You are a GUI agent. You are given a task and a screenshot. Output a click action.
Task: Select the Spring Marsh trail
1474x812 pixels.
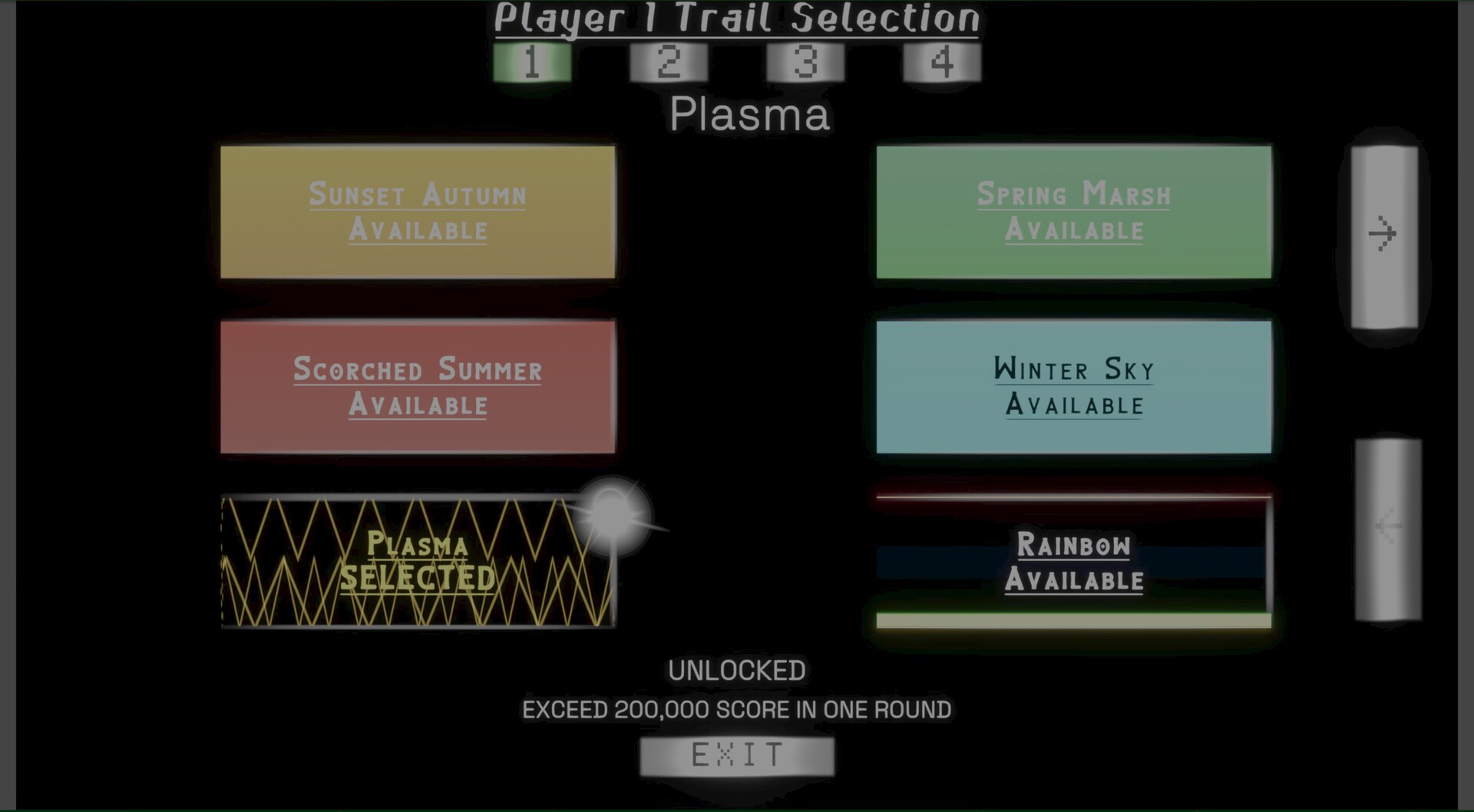click(x=1073, y=211)
